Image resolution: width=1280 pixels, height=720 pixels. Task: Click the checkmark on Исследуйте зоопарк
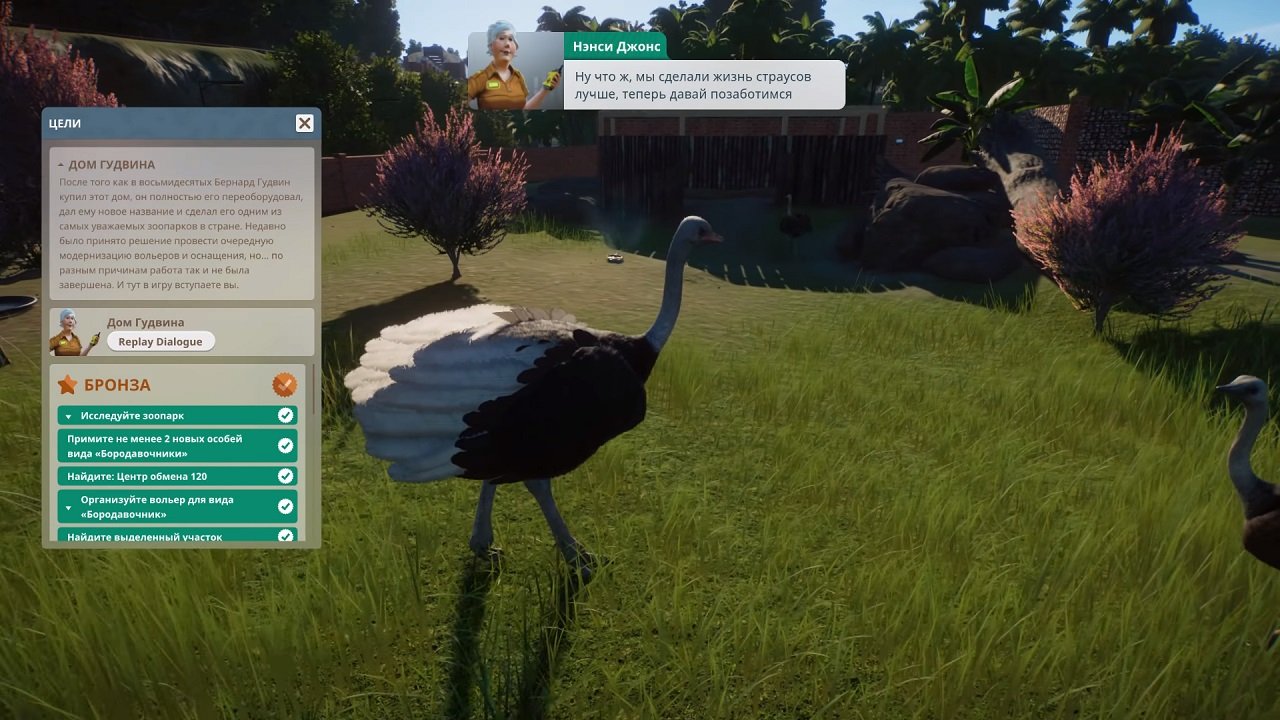285,415
